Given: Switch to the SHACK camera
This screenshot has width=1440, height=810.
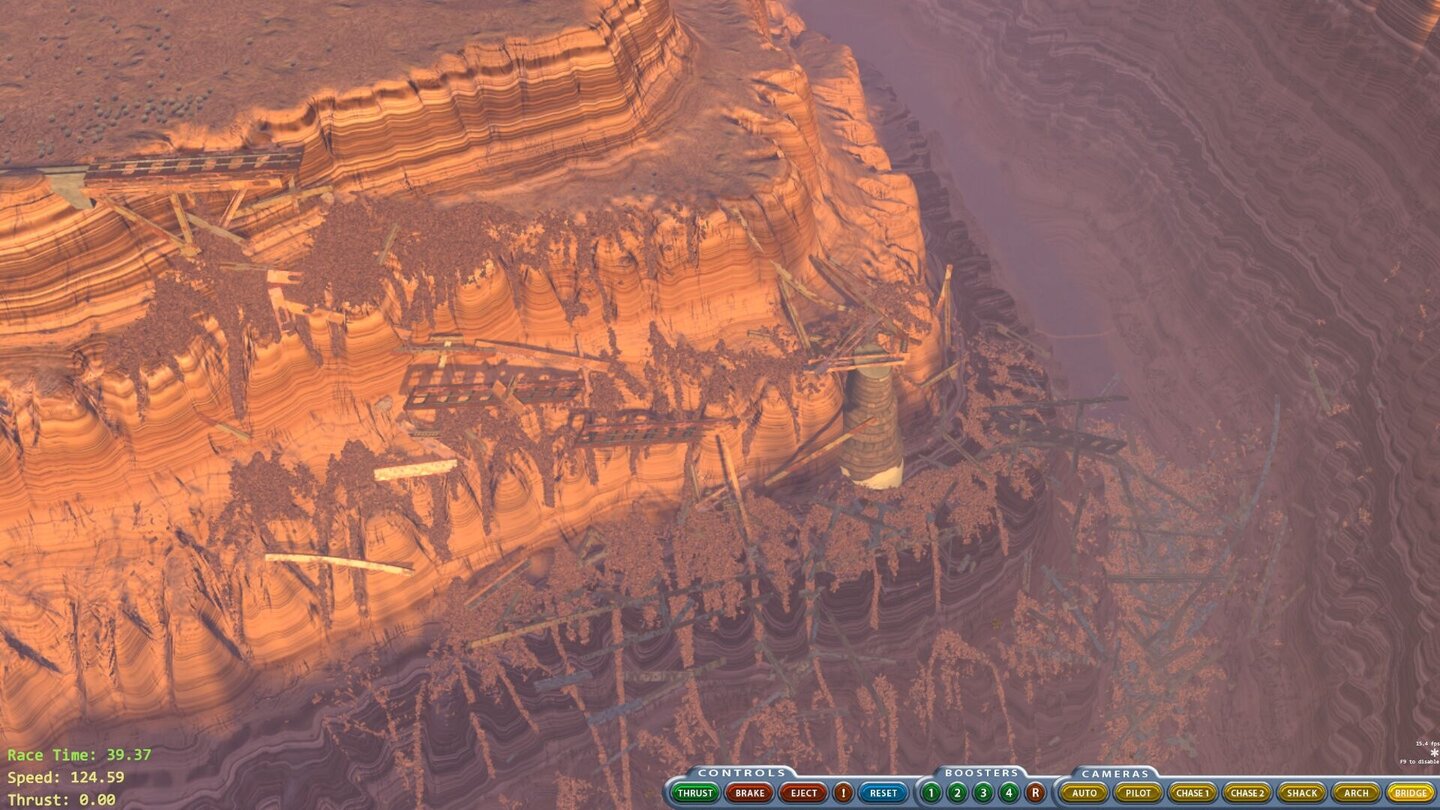Looking at the screenshot, I should pos(1301,793).
